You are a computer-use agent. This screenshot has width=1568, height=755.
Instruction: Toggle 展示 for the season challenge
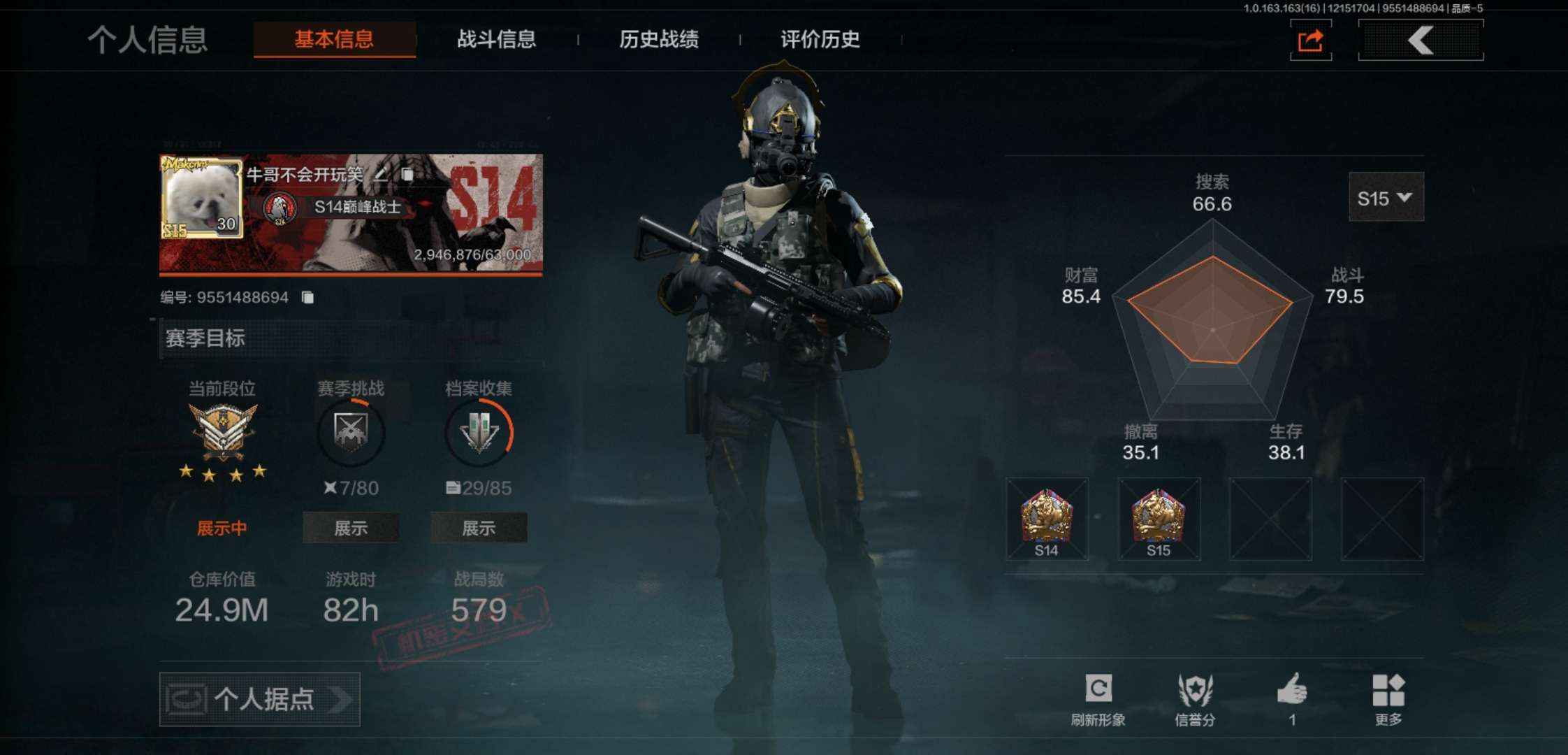[350, 528]
